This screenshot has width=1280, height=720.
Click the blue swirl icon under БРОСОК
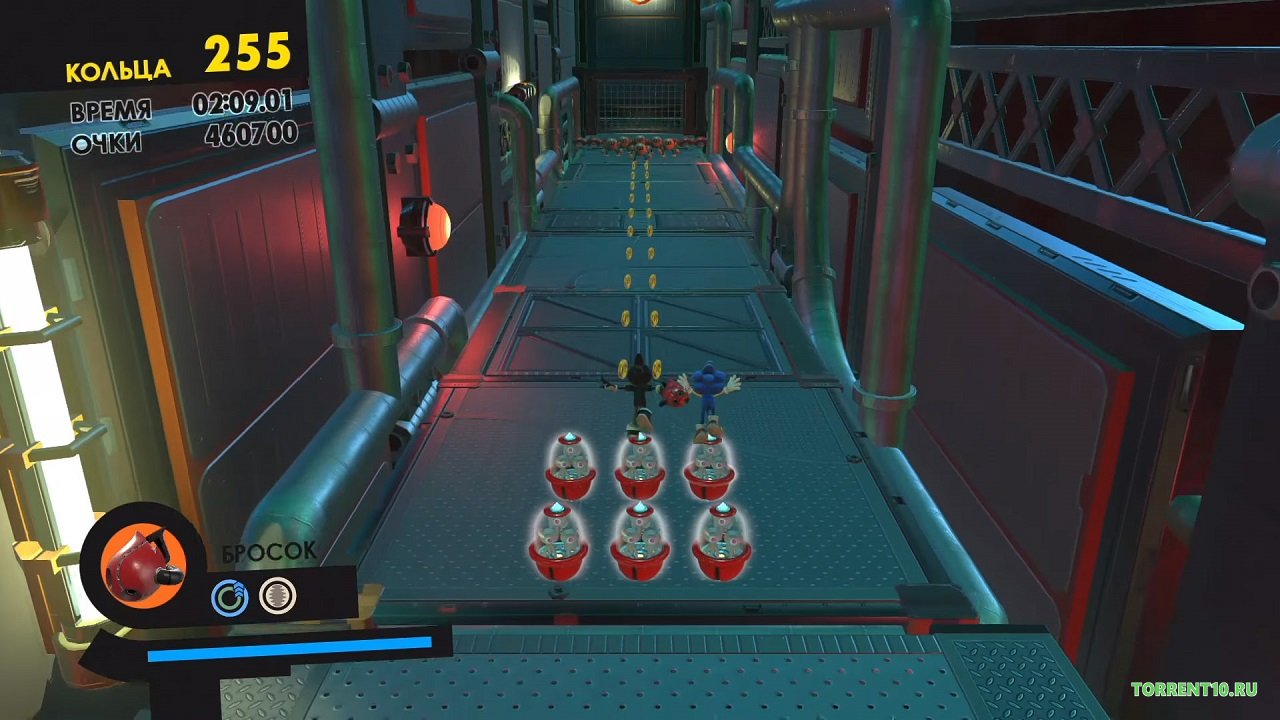229,597
